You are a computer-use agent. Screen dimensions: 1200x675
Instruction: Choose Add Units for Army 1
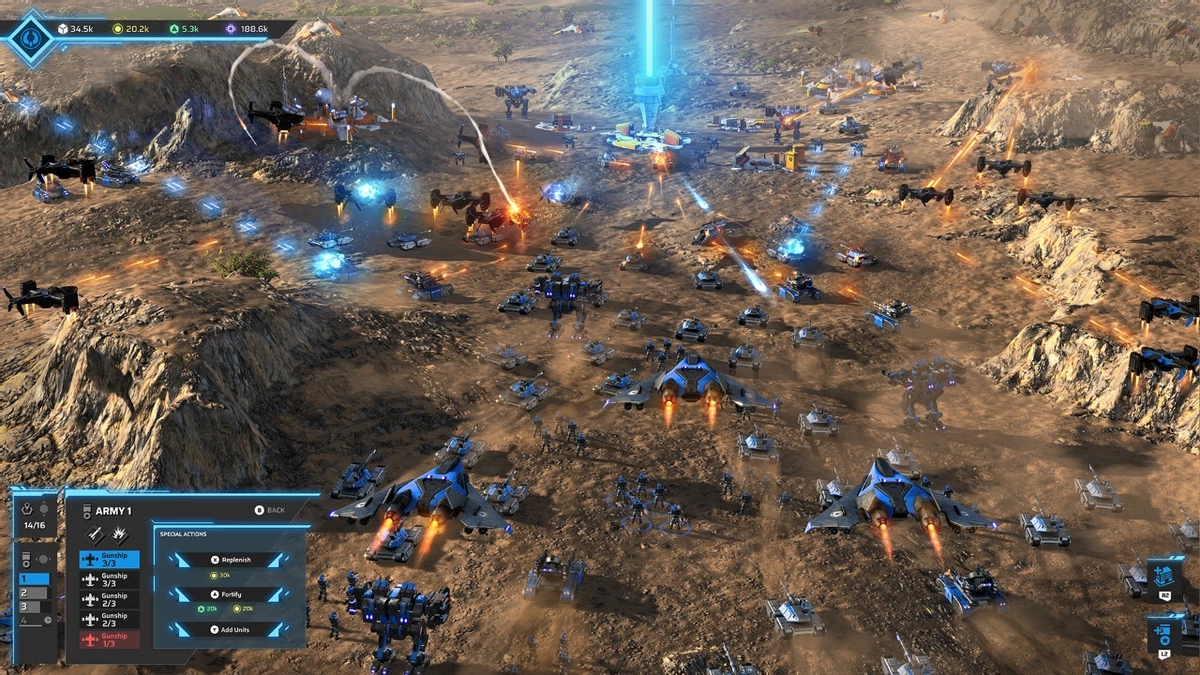pos(230,630)
